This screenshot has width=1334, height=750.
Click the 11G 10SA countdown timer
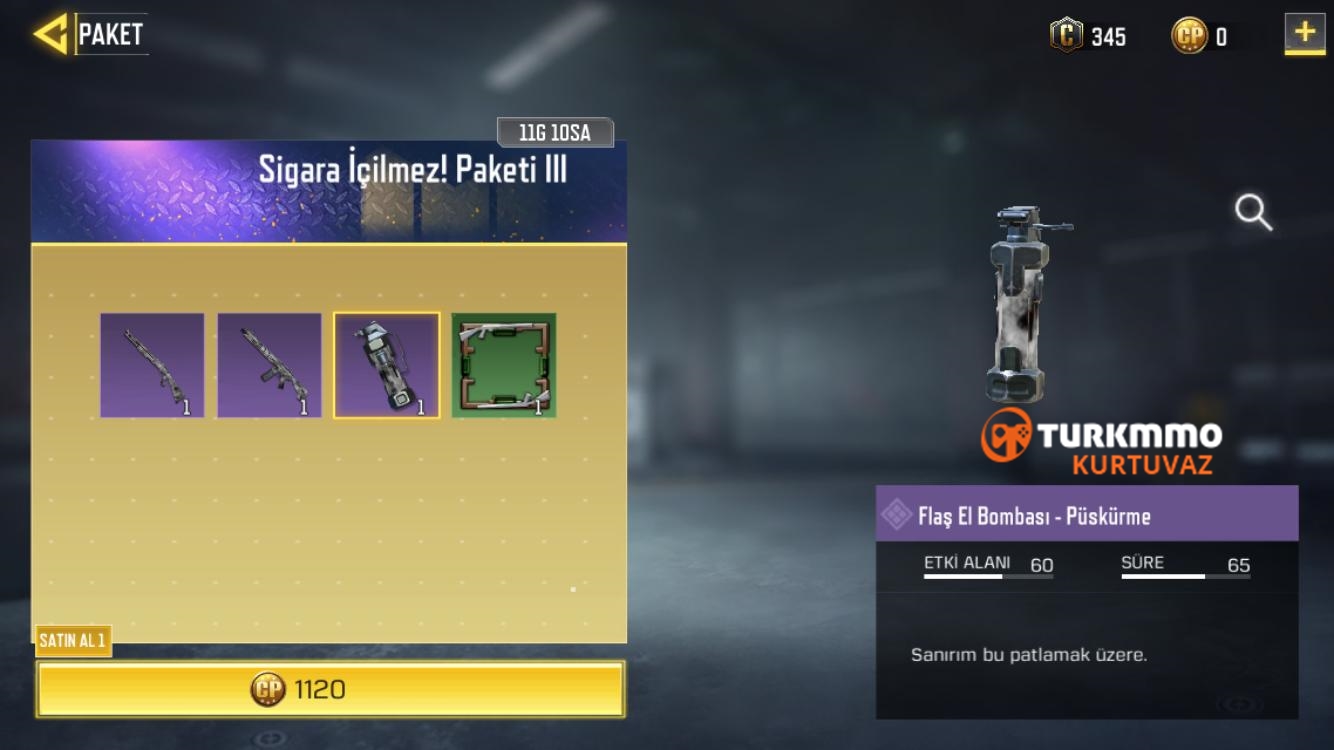click(x=555, y=132)
